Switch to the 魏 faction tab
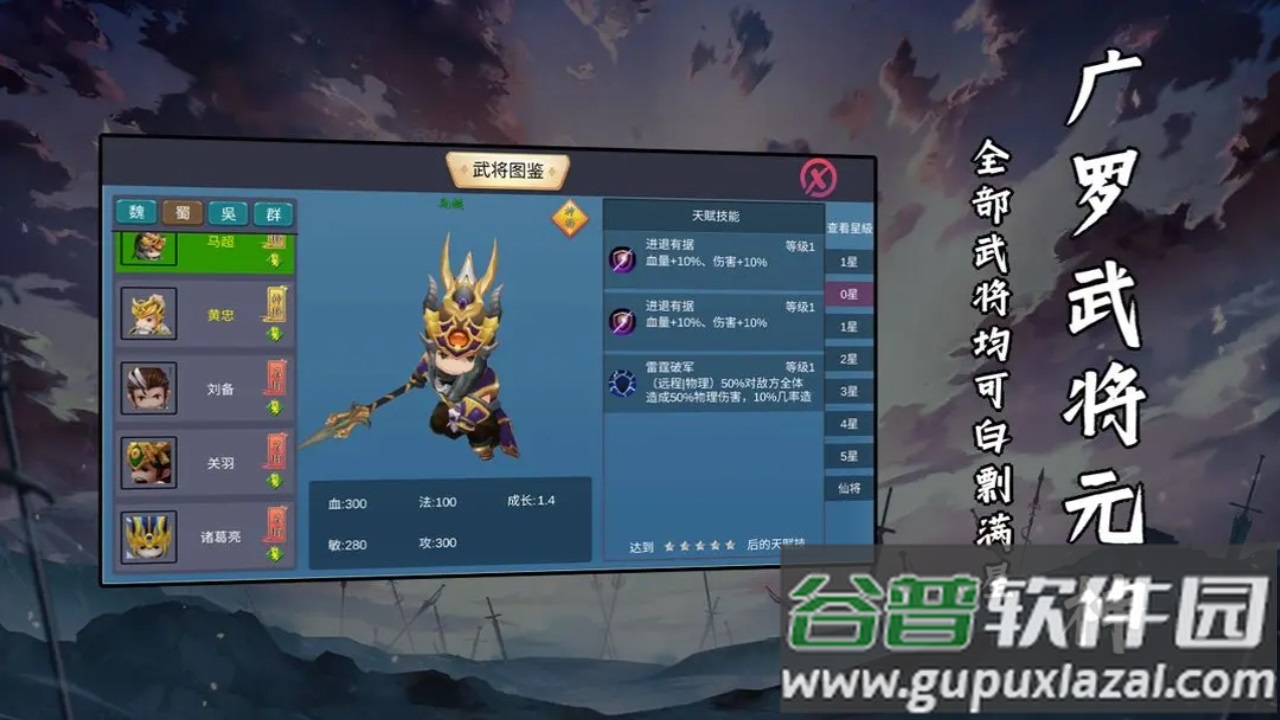1280x720 pixels. (137, 213)
